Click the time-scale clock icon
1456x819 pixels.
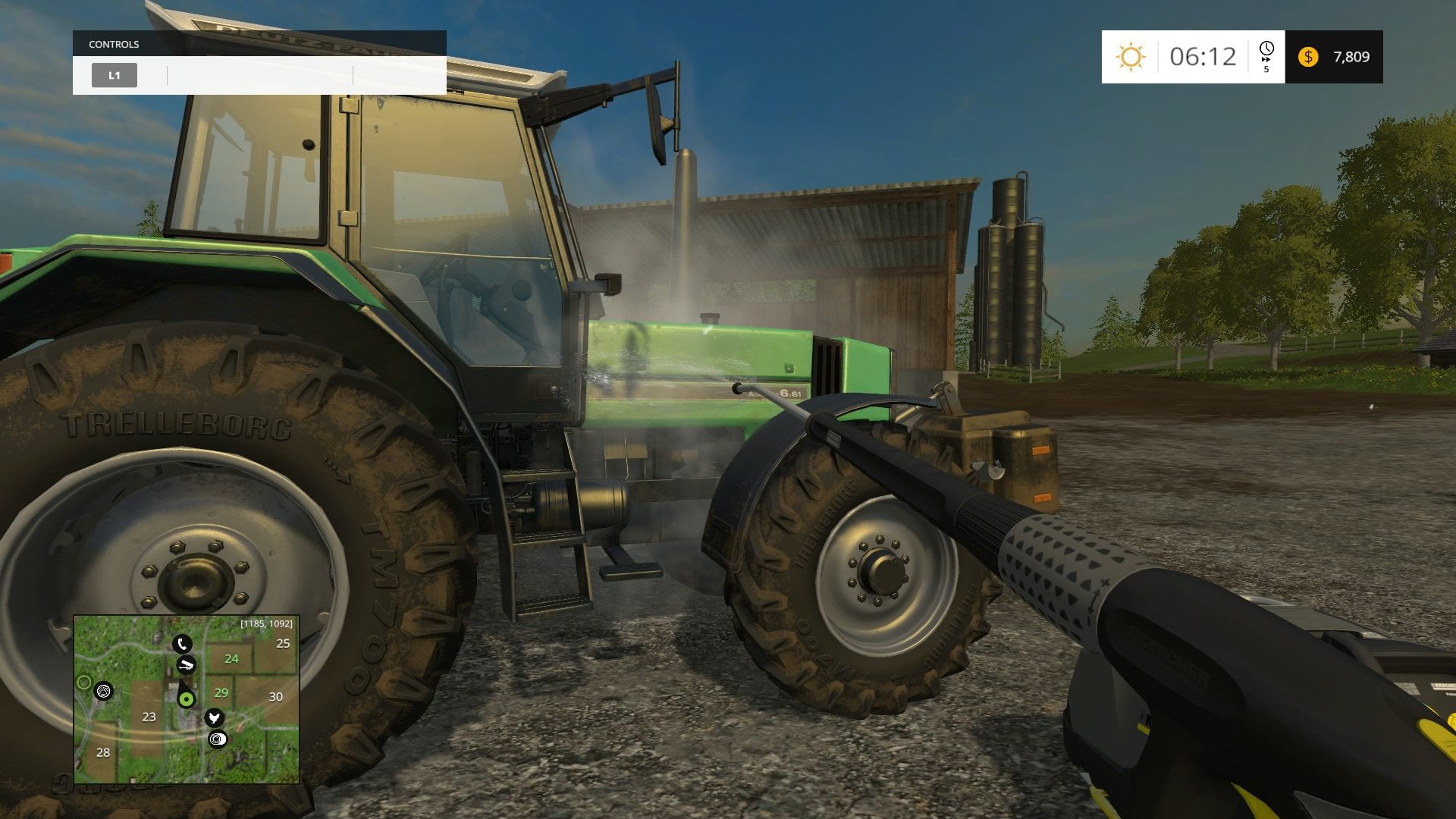click(x=1266, y=51)
